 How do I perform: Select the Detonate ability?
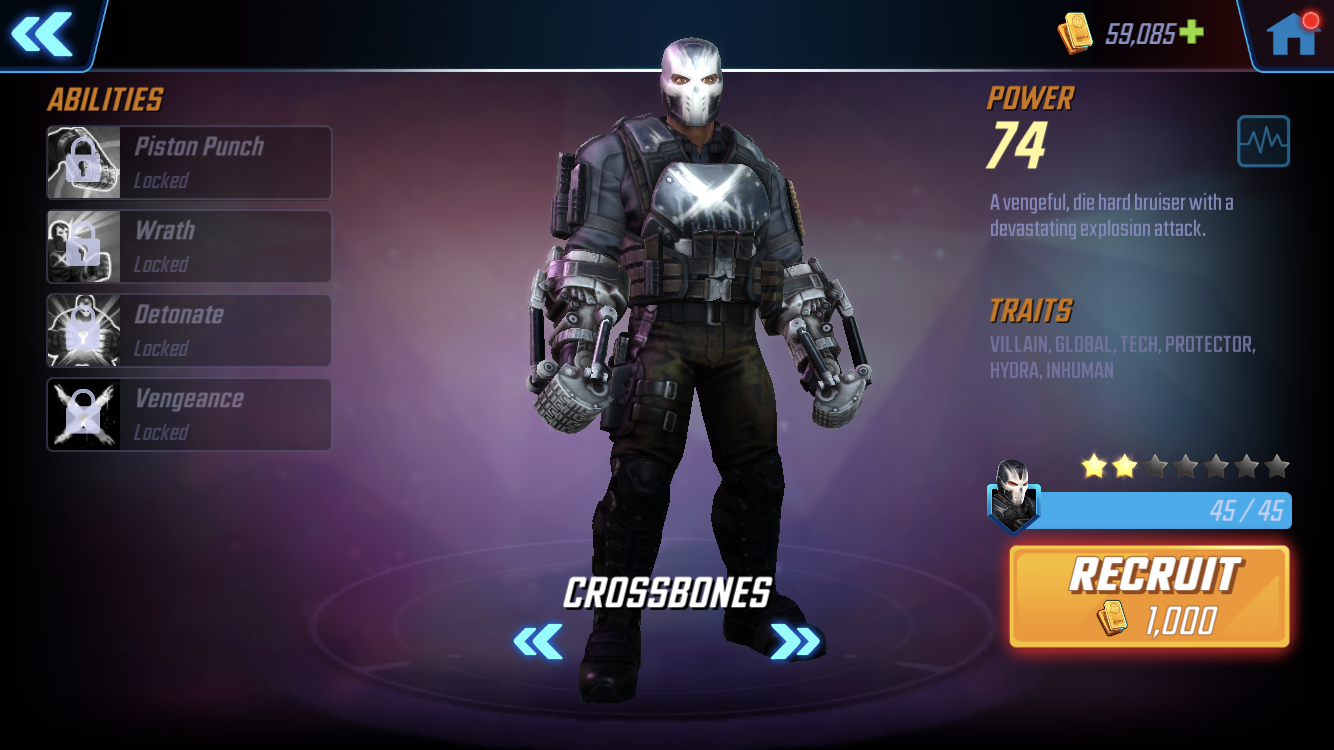(x=189, y=330)
